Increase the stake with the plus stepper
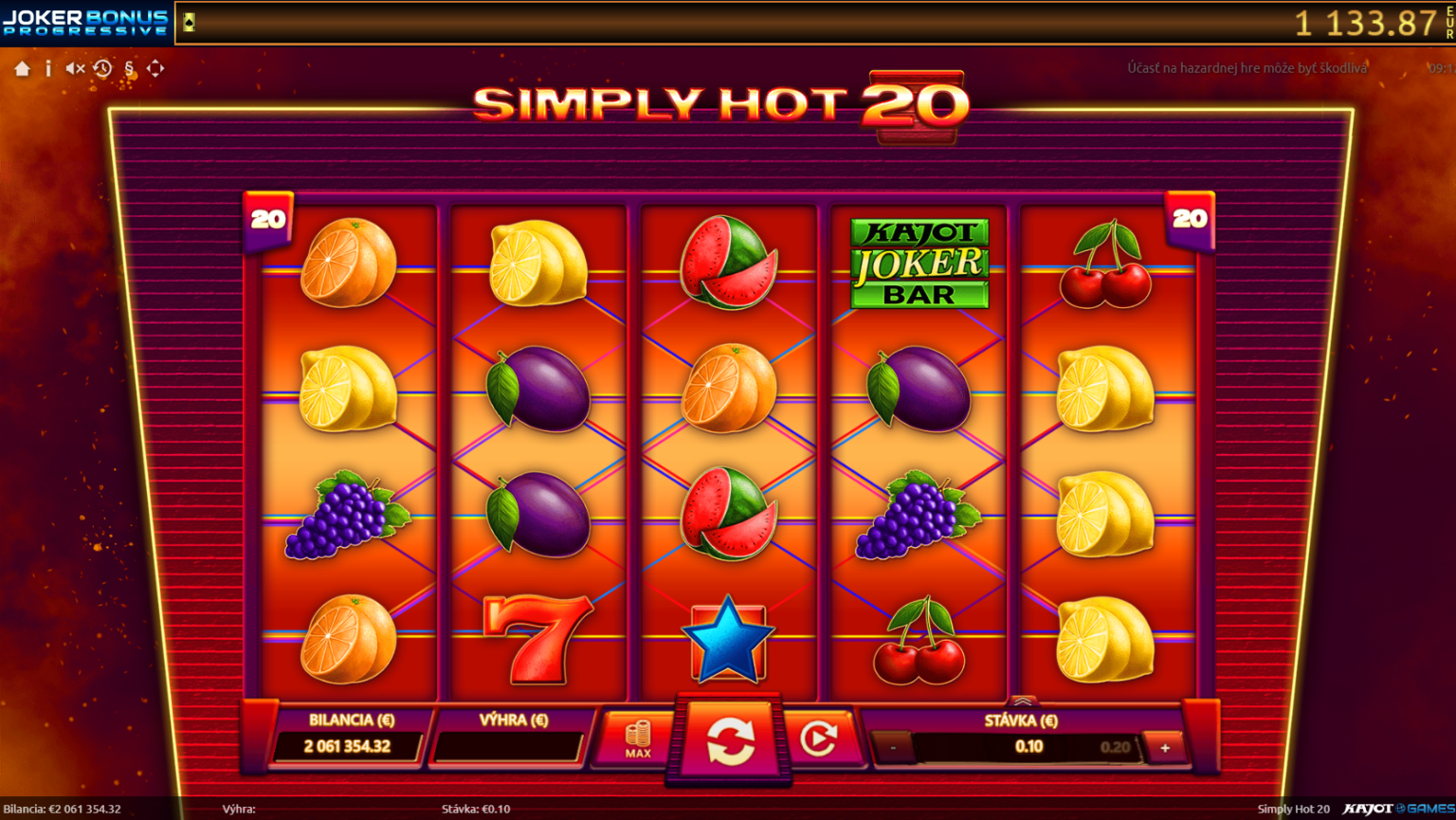 1164,746
